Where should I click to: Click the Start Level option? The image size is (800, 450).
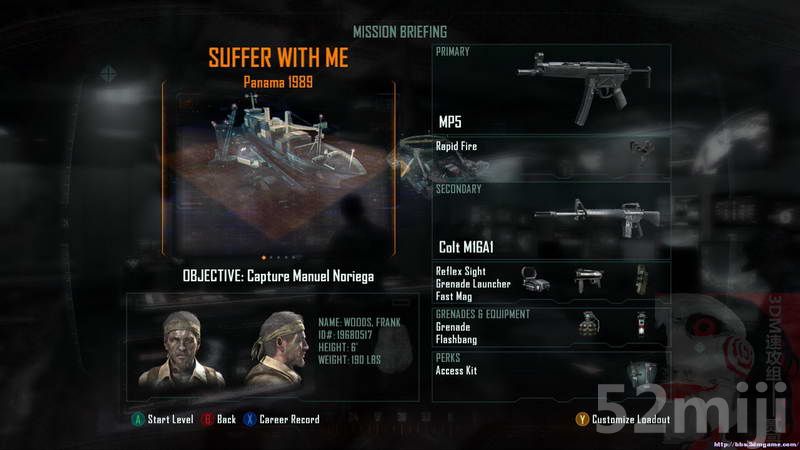[x=164, y=419]
